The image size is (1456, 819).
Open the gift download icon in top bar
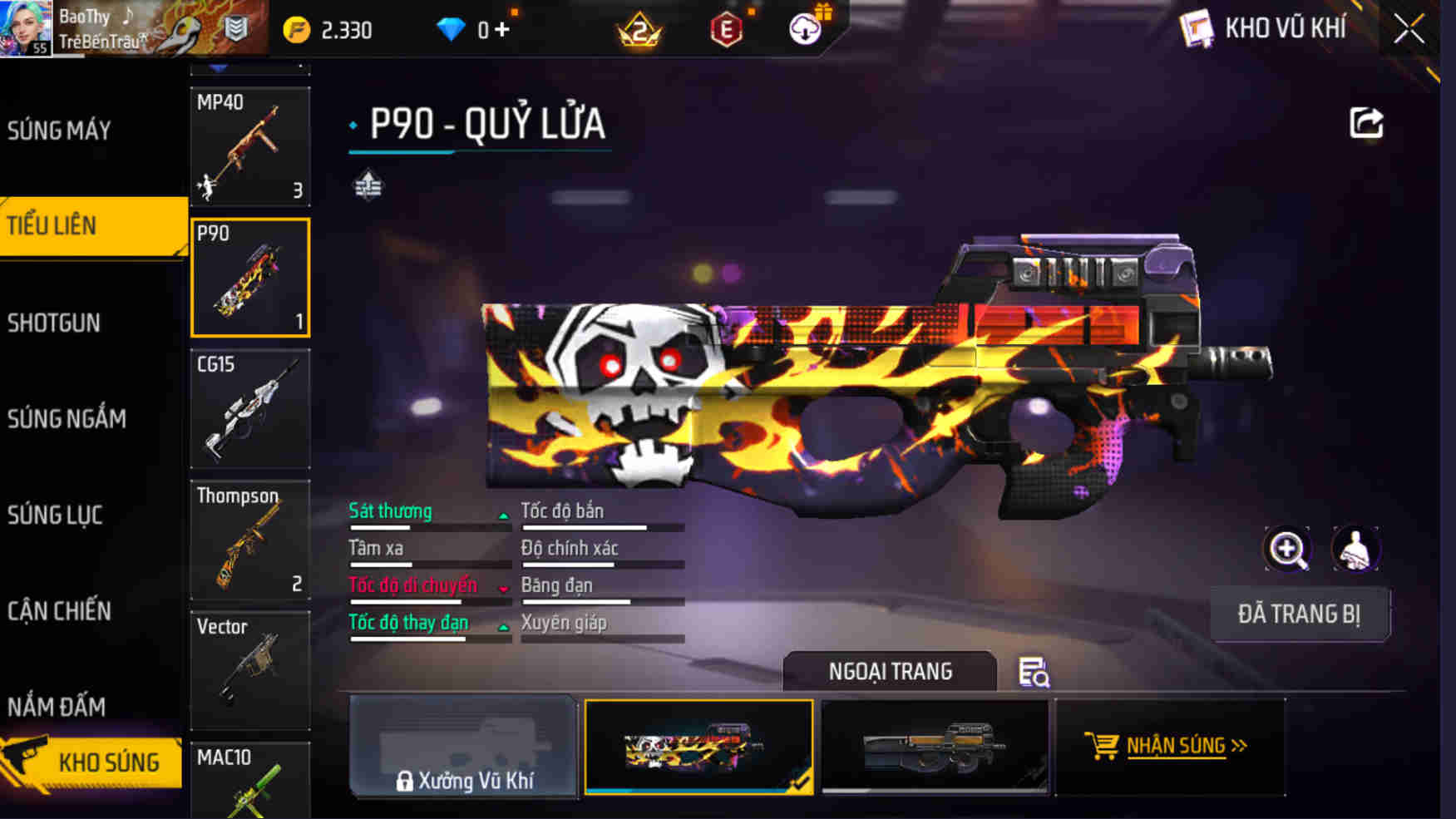pos(803,27)
